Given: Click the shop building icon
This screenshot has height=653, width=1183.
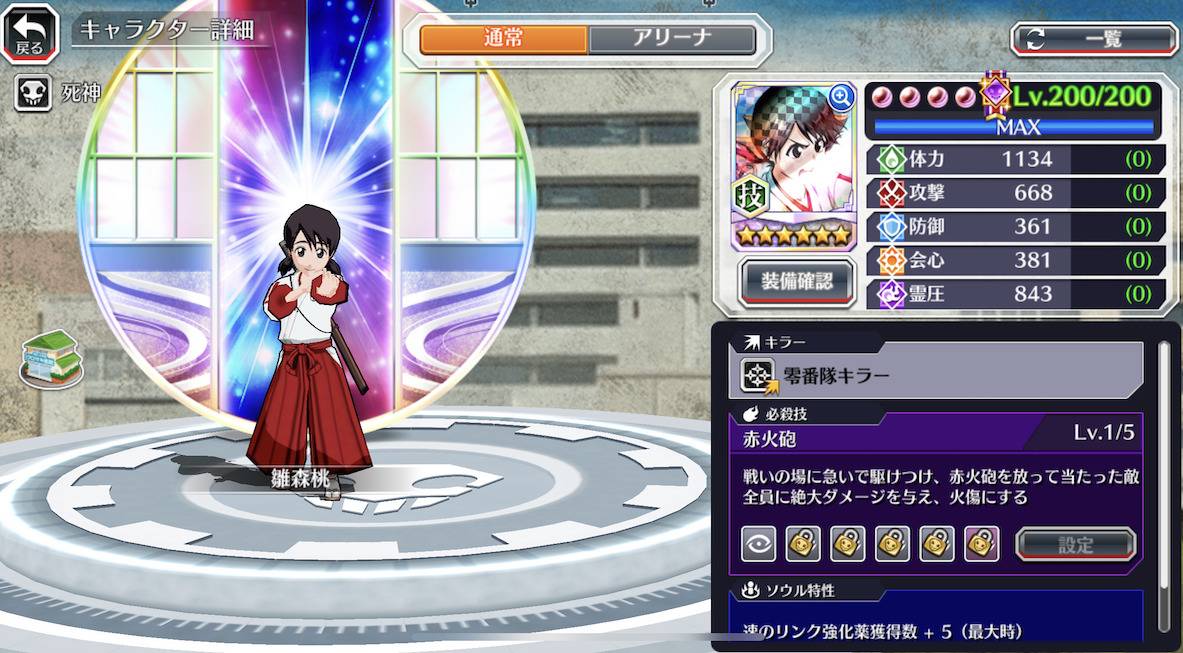Looking at the screenshot, I should pyautogui.click(x=51, y=357).
